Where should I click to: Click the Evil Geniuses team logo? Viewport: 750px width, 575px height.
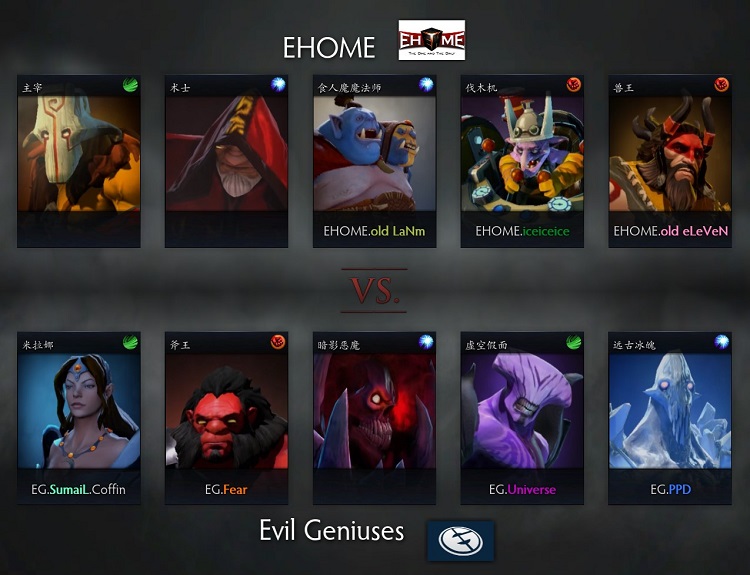460,539
